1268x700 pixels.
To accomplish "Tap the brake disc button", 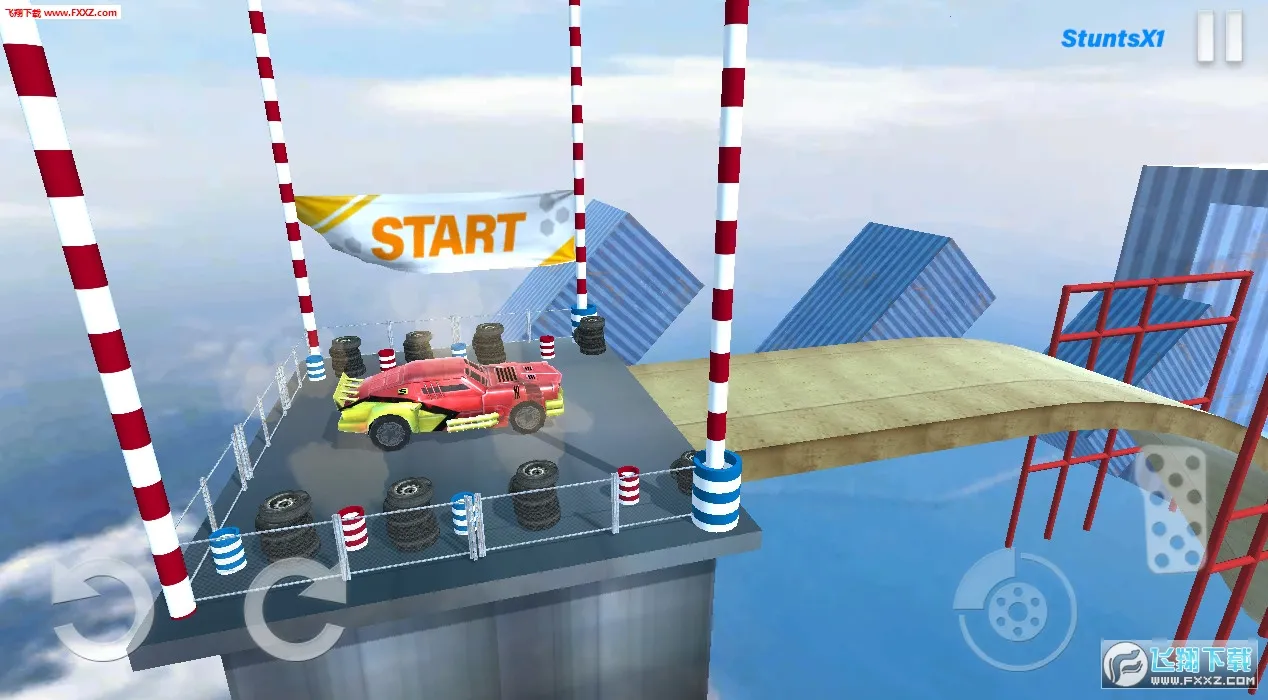I will (x=1014, y=608).
